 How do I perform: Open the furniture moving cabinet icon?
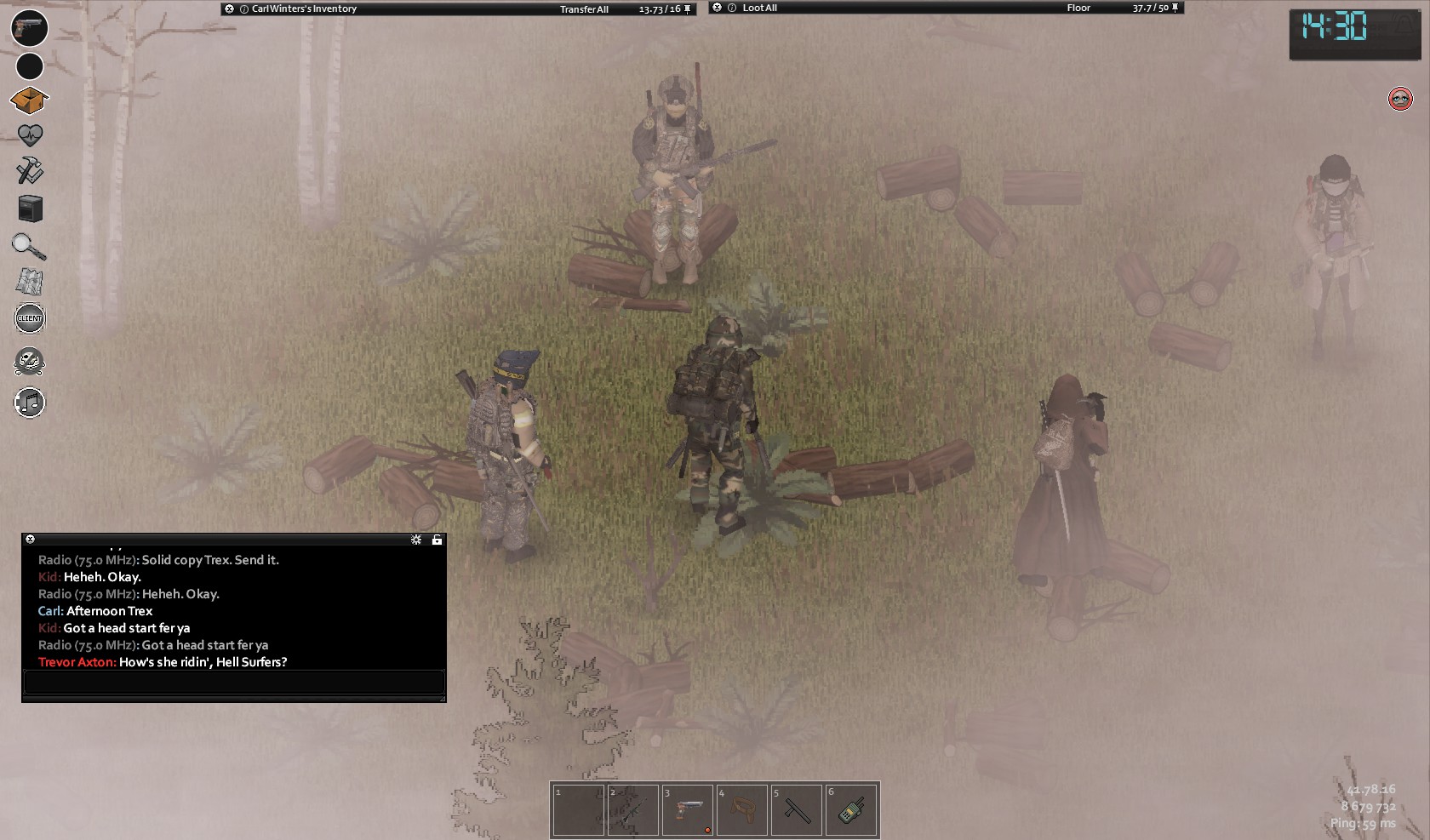point(30,209)
